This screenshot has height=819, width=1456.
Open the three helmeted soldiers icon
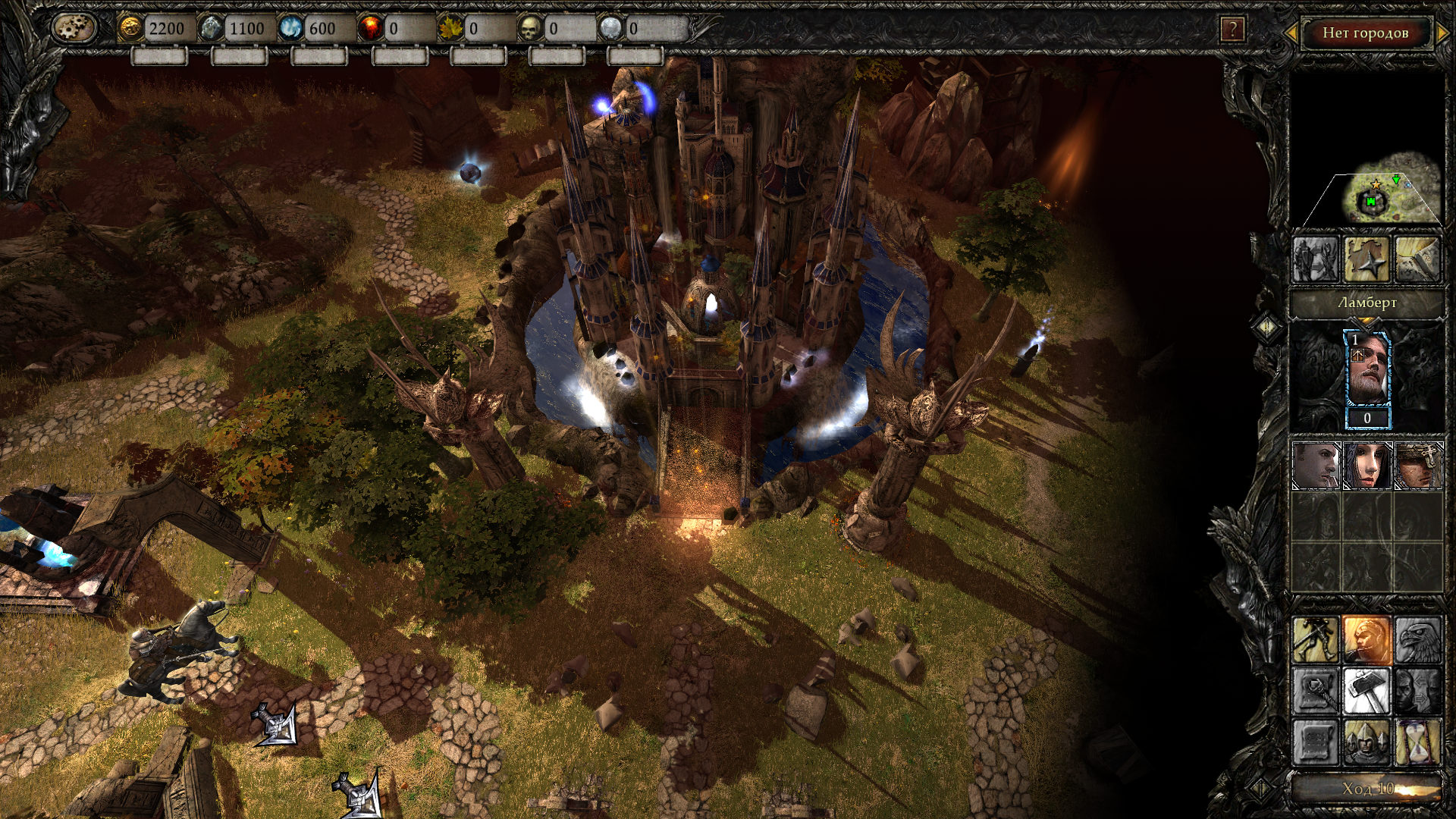click(1367, 742)
